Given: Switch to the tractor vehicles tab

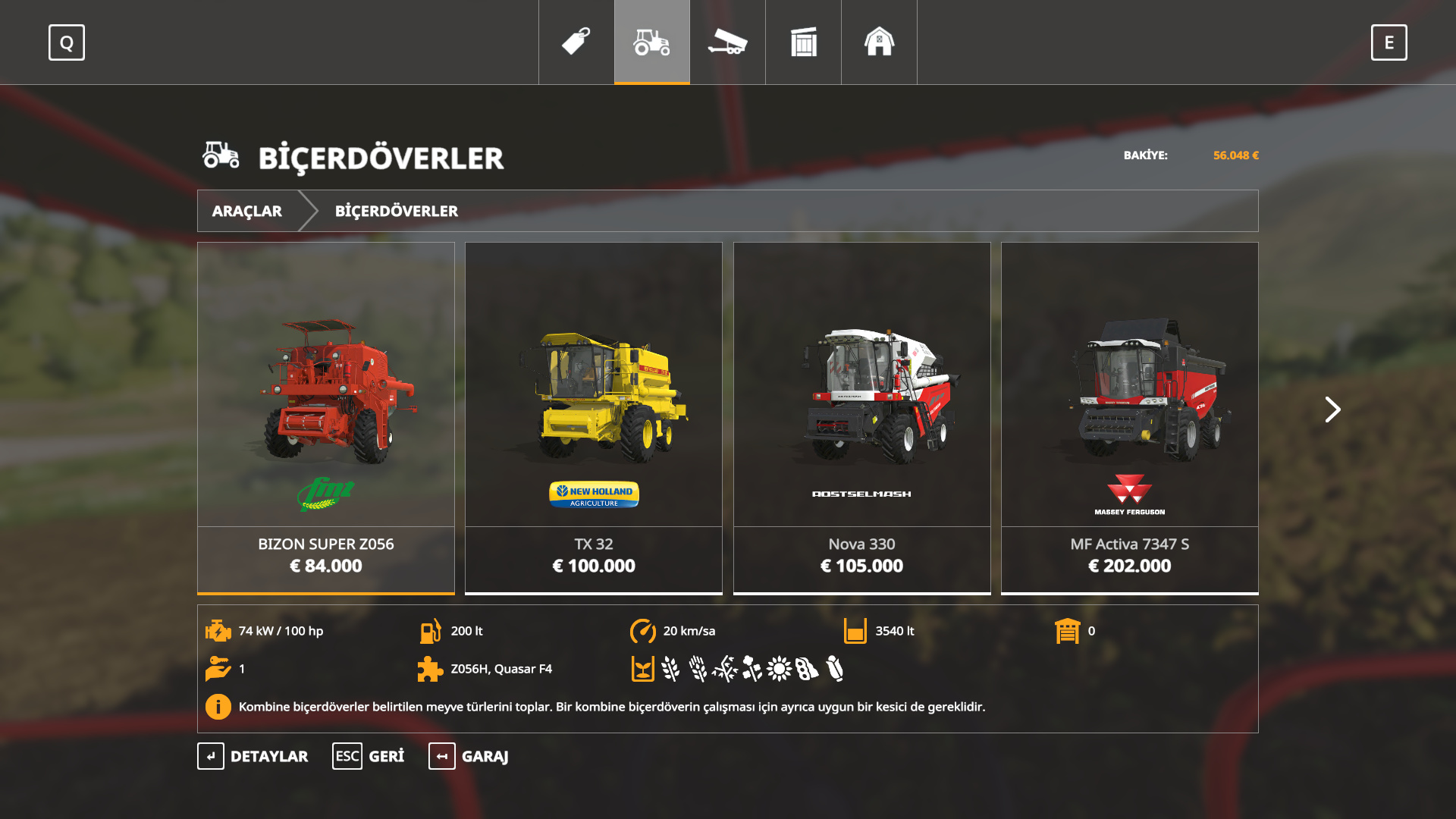Looking at the screenshot, I should coord(652,42).
